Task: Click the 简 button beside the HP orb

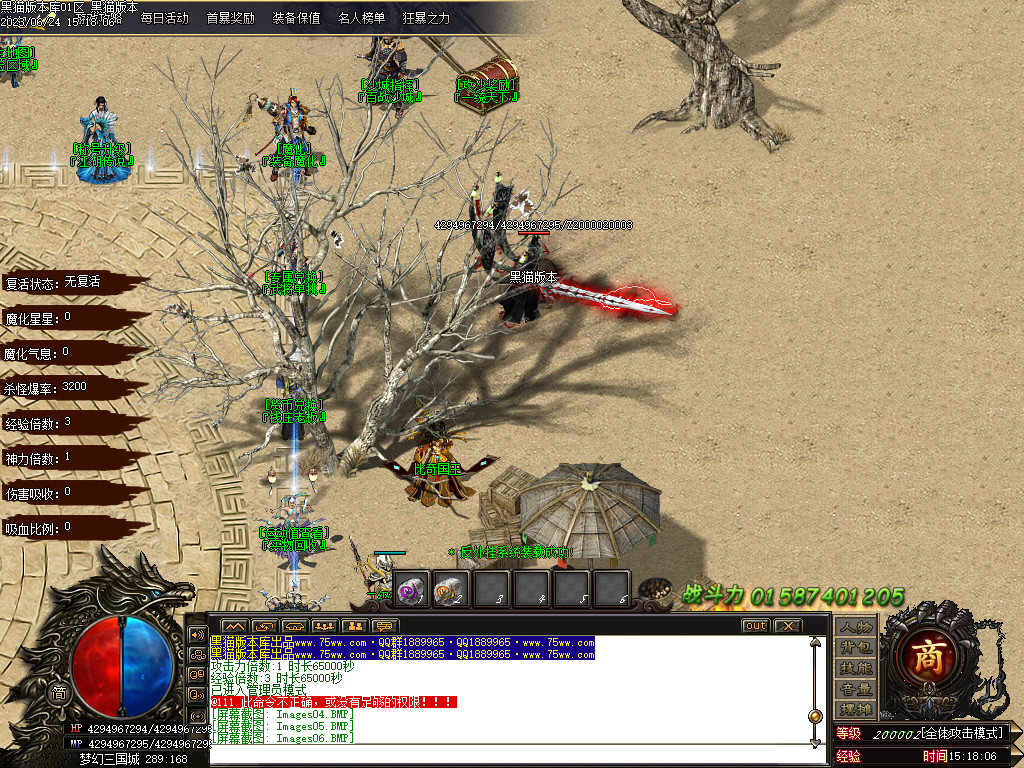Action: pos(59,693)
